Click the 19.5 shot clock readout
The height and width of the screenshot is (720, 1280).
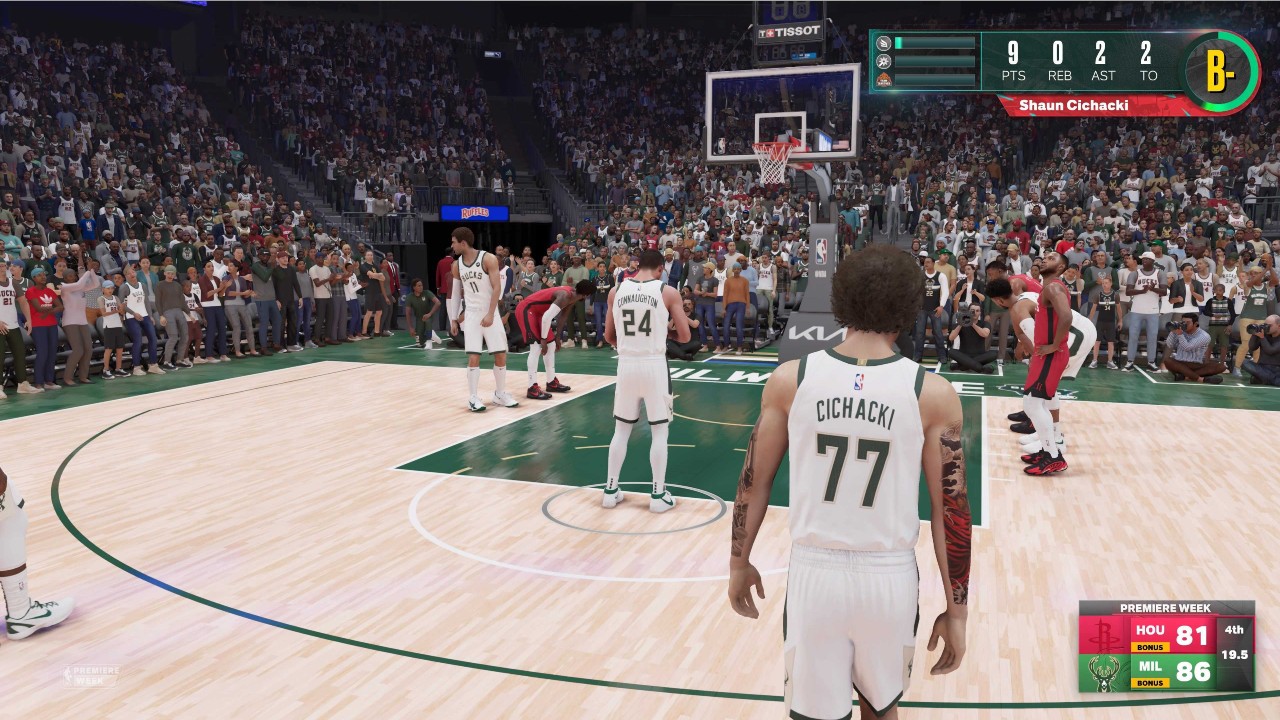(x=1234, y=655)
